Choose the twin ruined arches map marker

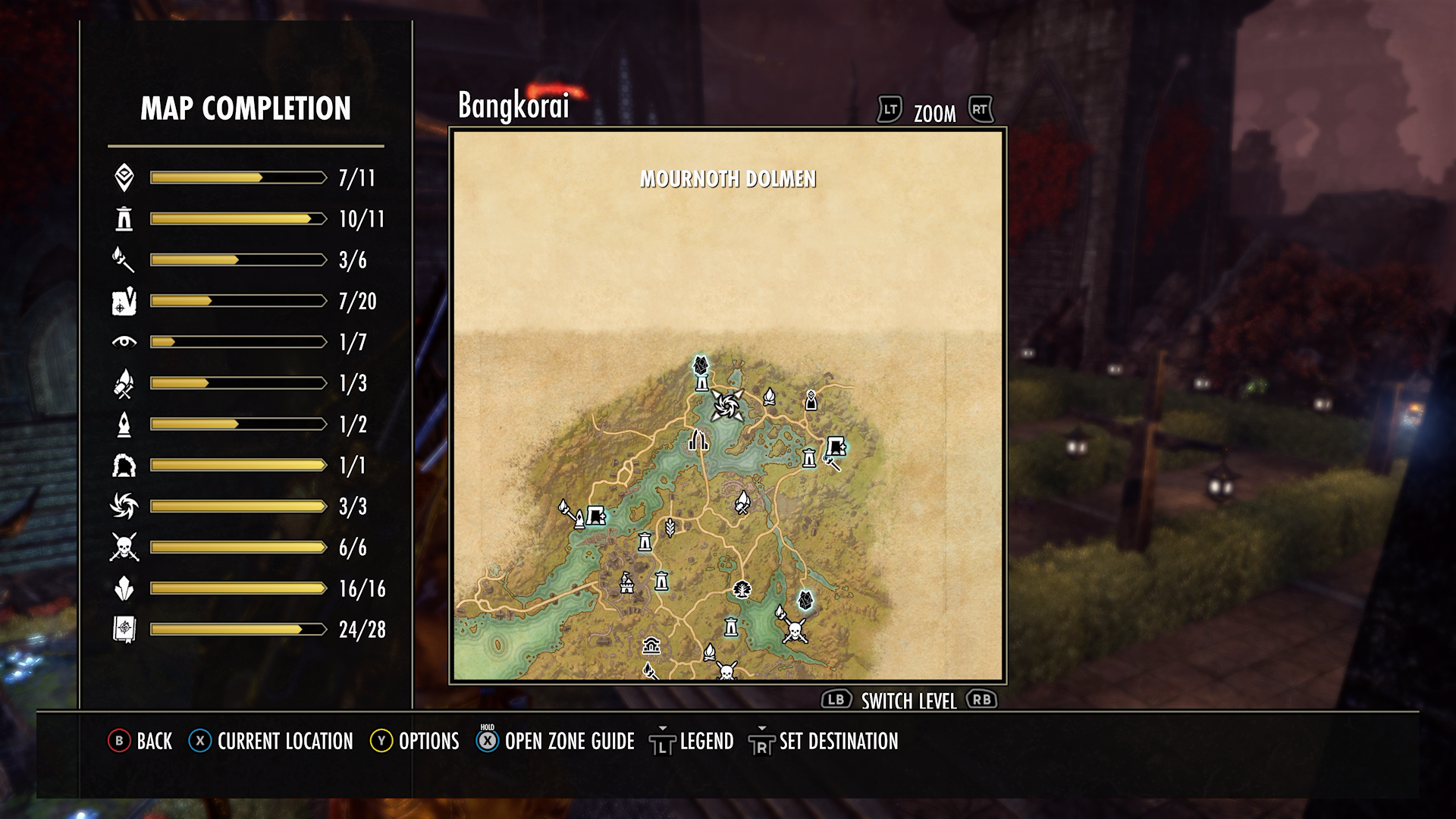[698, 440]
